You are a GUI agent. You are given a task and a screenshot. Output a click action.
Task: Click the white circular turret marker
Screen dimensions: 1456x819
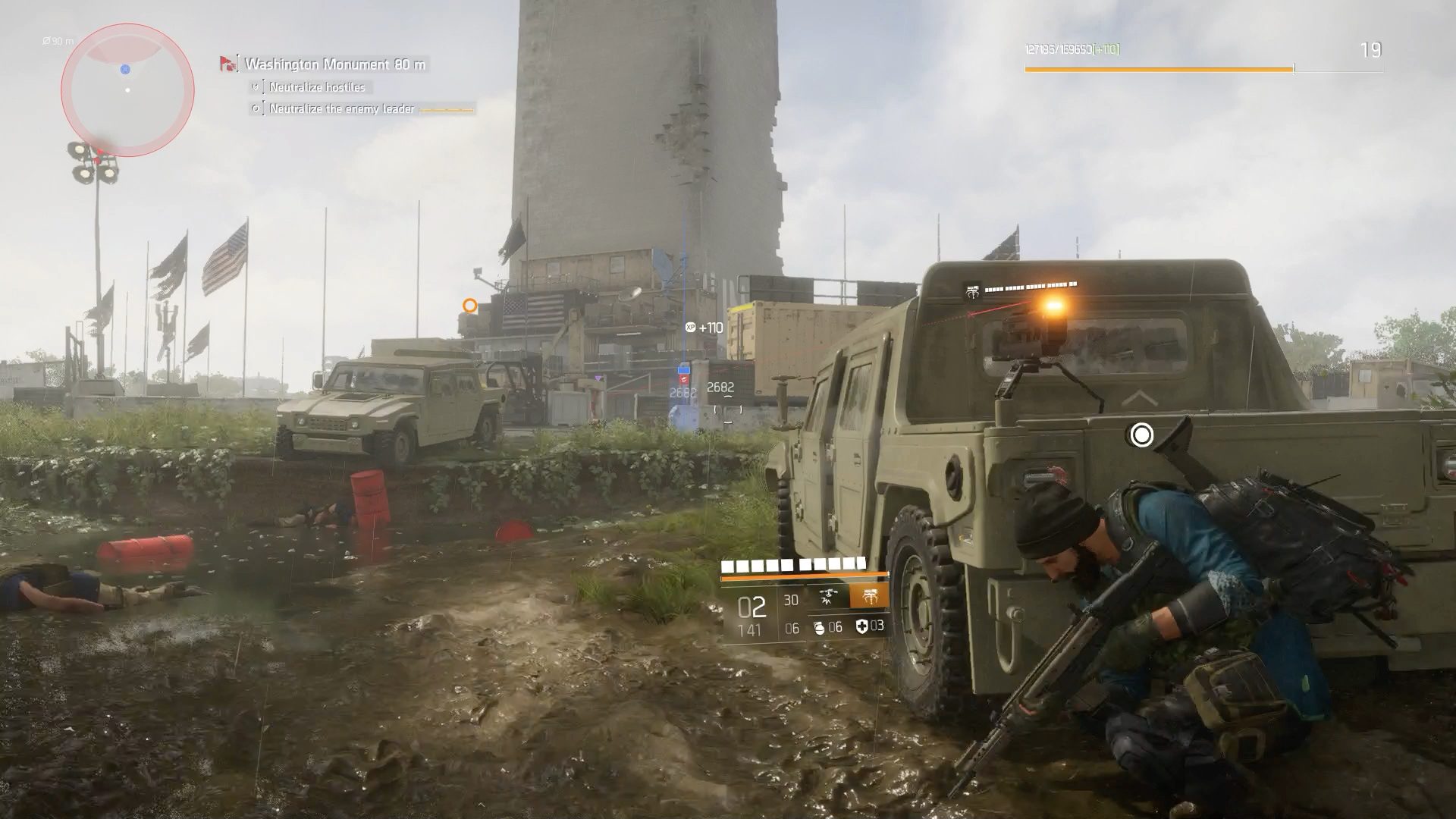[1141, 435]
